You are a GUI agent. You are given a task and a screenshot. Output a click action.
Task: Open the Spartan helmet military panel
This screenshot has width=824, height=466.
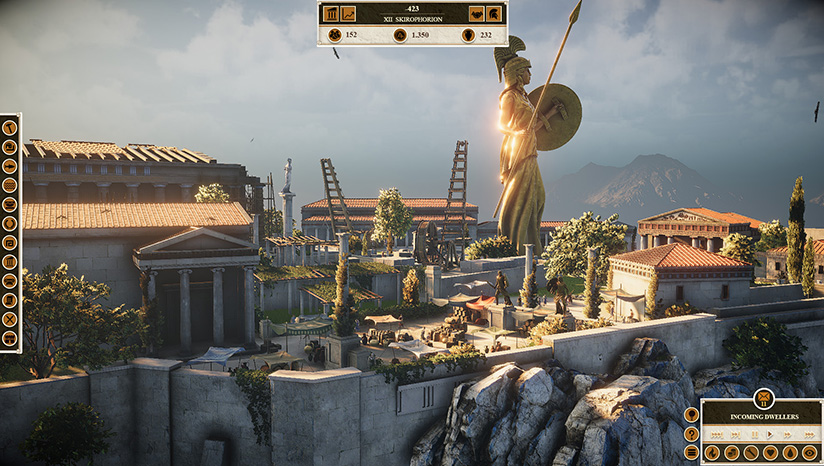pos(494,14)
